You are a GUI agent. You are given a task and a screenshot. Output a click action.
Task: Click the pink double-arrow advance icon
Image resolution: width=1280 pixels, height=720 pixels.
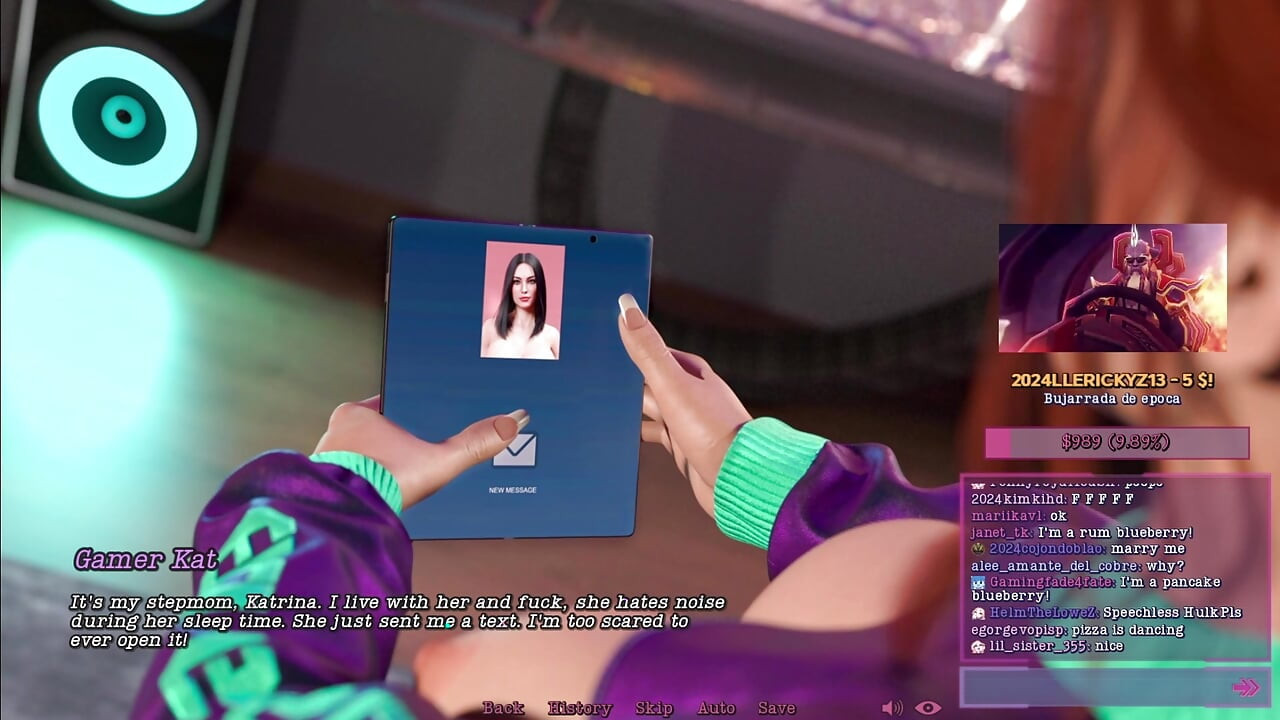(x=1245, y=685)
